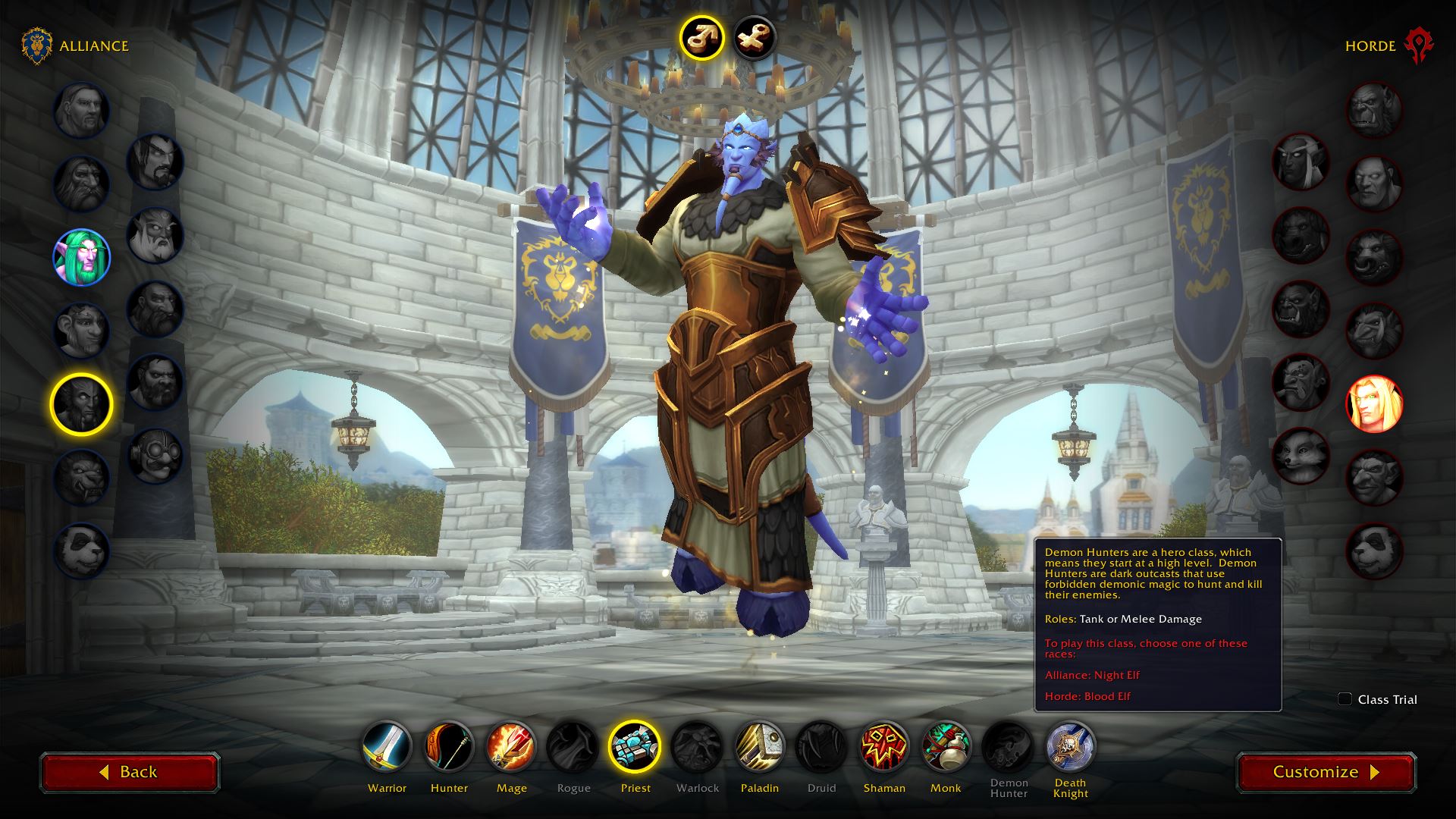Select the Priest class
The width and height of the screenshot is (1456, 819).
click(x=635, y=746)
